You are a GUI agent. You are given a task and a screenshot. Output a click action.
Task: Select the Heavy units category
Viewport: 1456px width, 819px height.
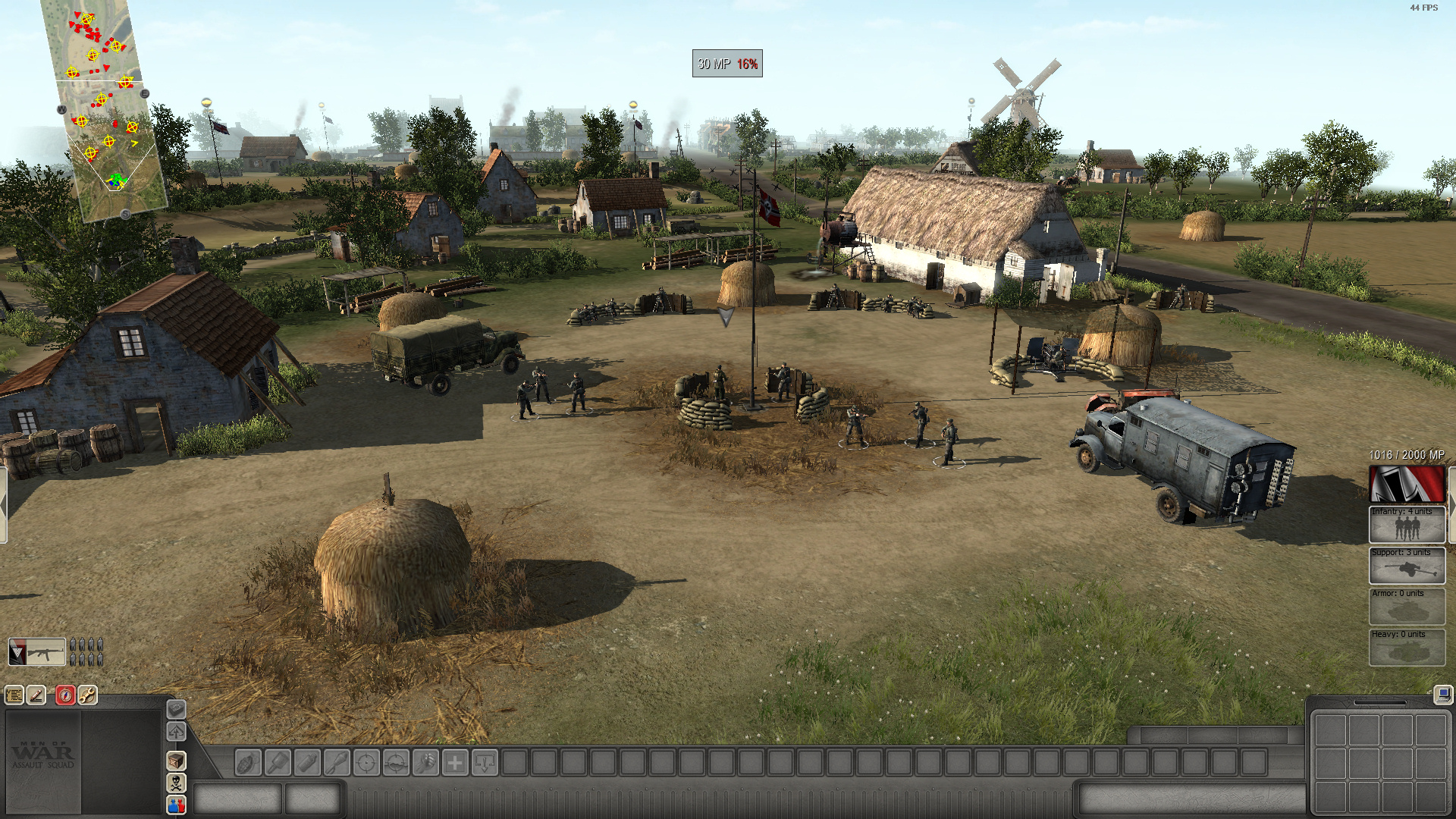pos(1407,647)
